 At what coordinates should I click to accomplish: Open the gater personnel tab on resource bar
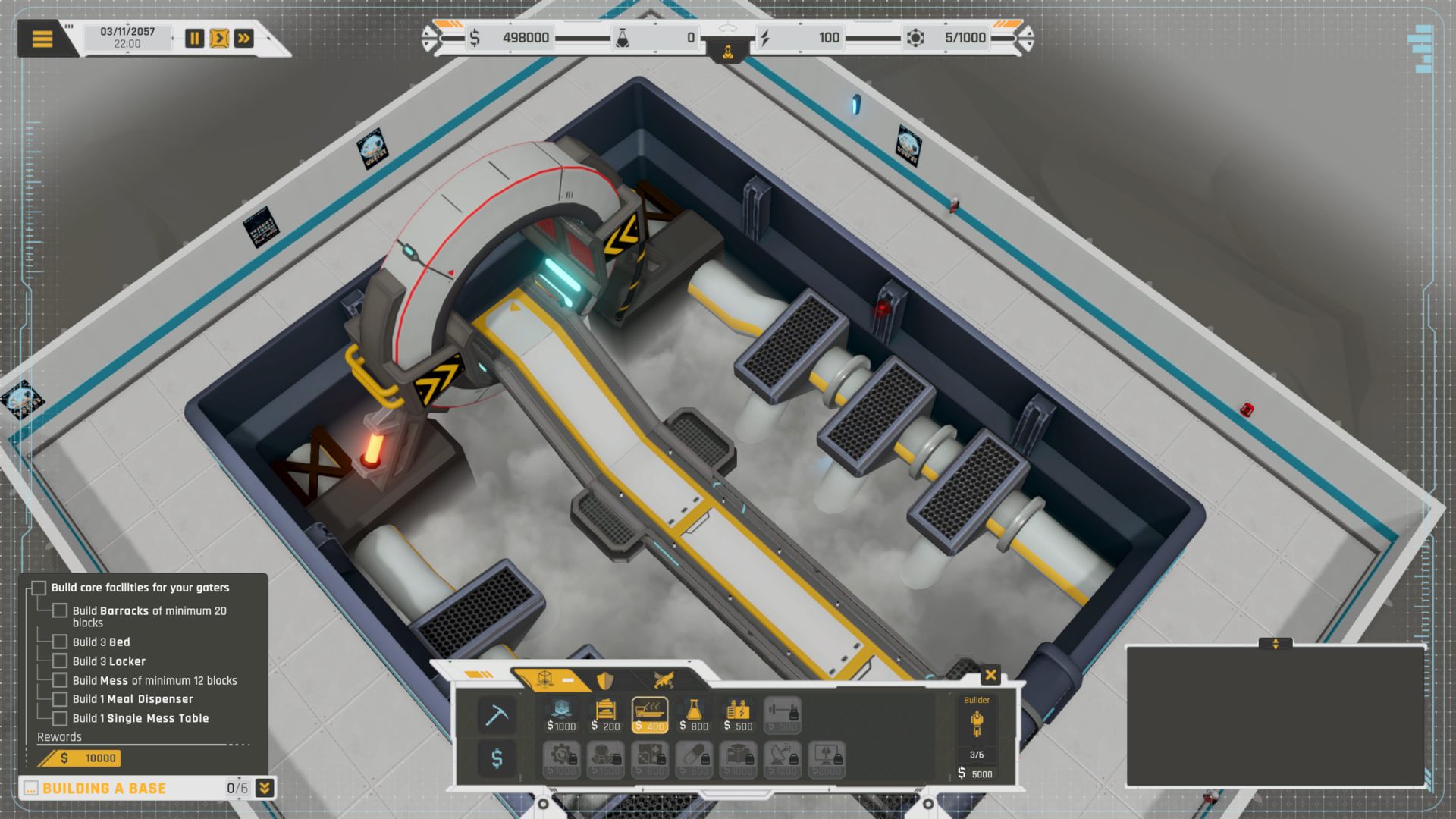pos(728,52)
